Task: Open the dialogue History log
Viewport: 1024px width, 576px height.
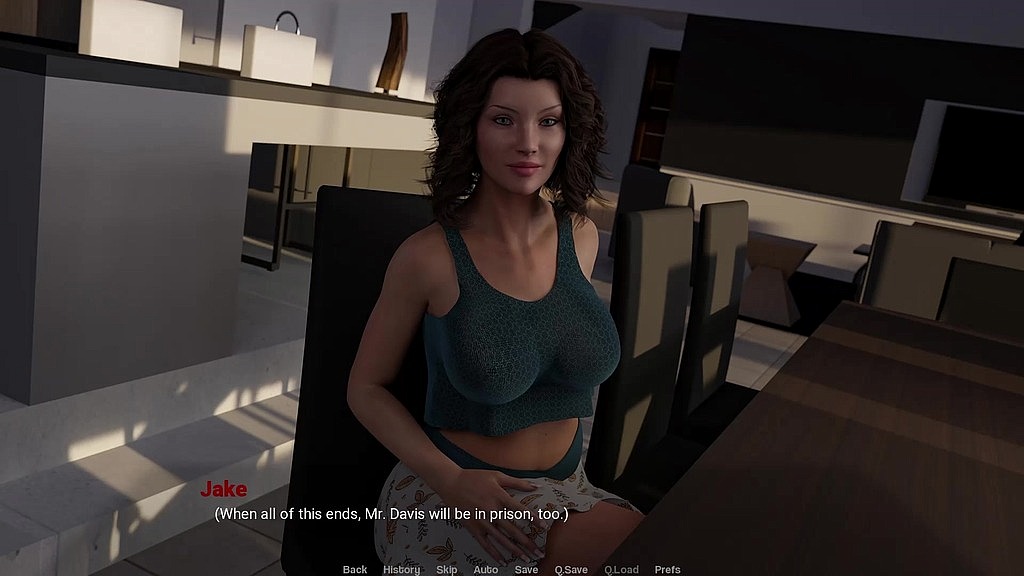Action: (401, 569)
